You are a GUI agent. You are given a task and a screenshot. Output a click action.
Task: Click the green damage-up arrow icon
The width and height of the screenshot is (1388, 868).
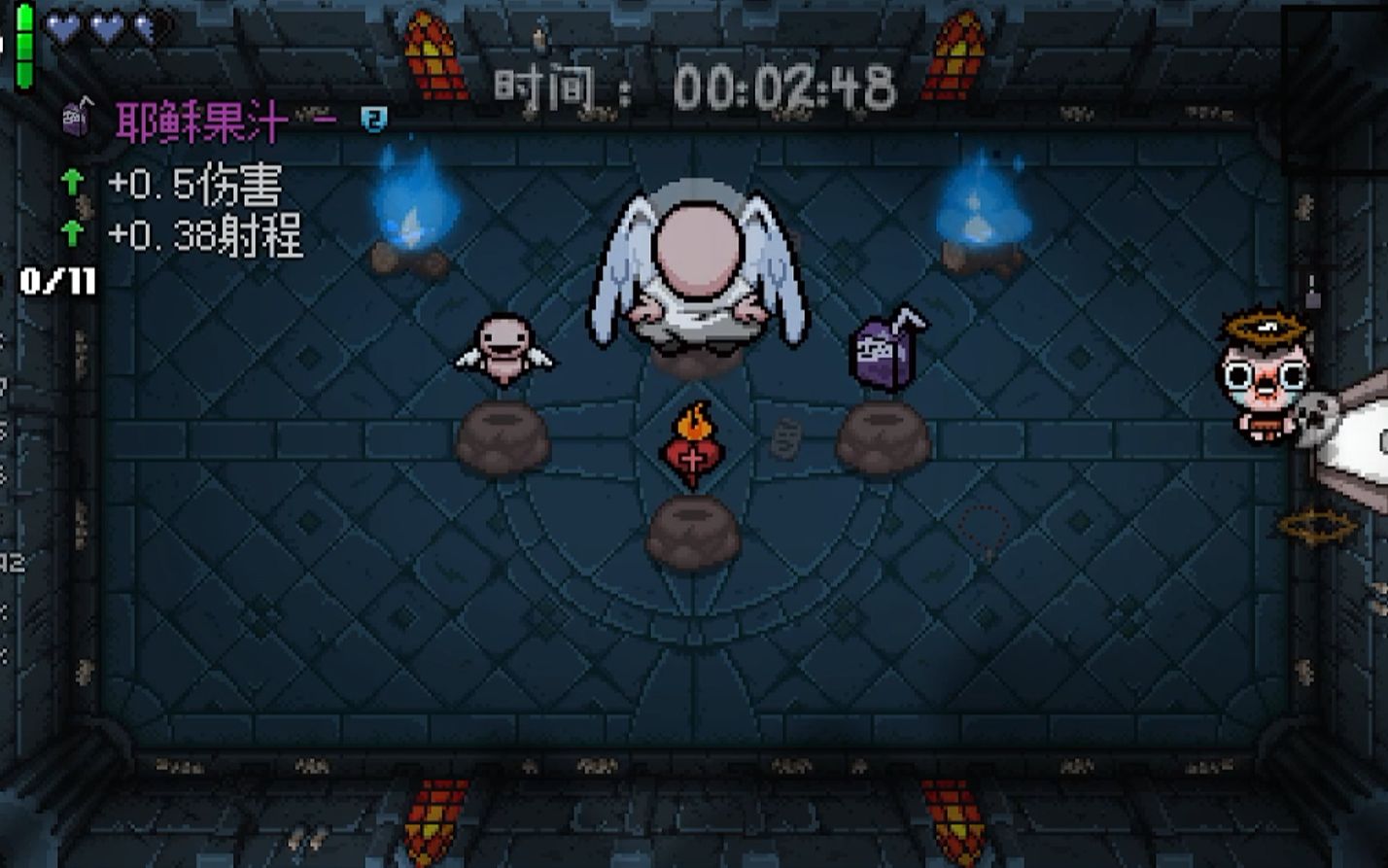coord(70,183)
